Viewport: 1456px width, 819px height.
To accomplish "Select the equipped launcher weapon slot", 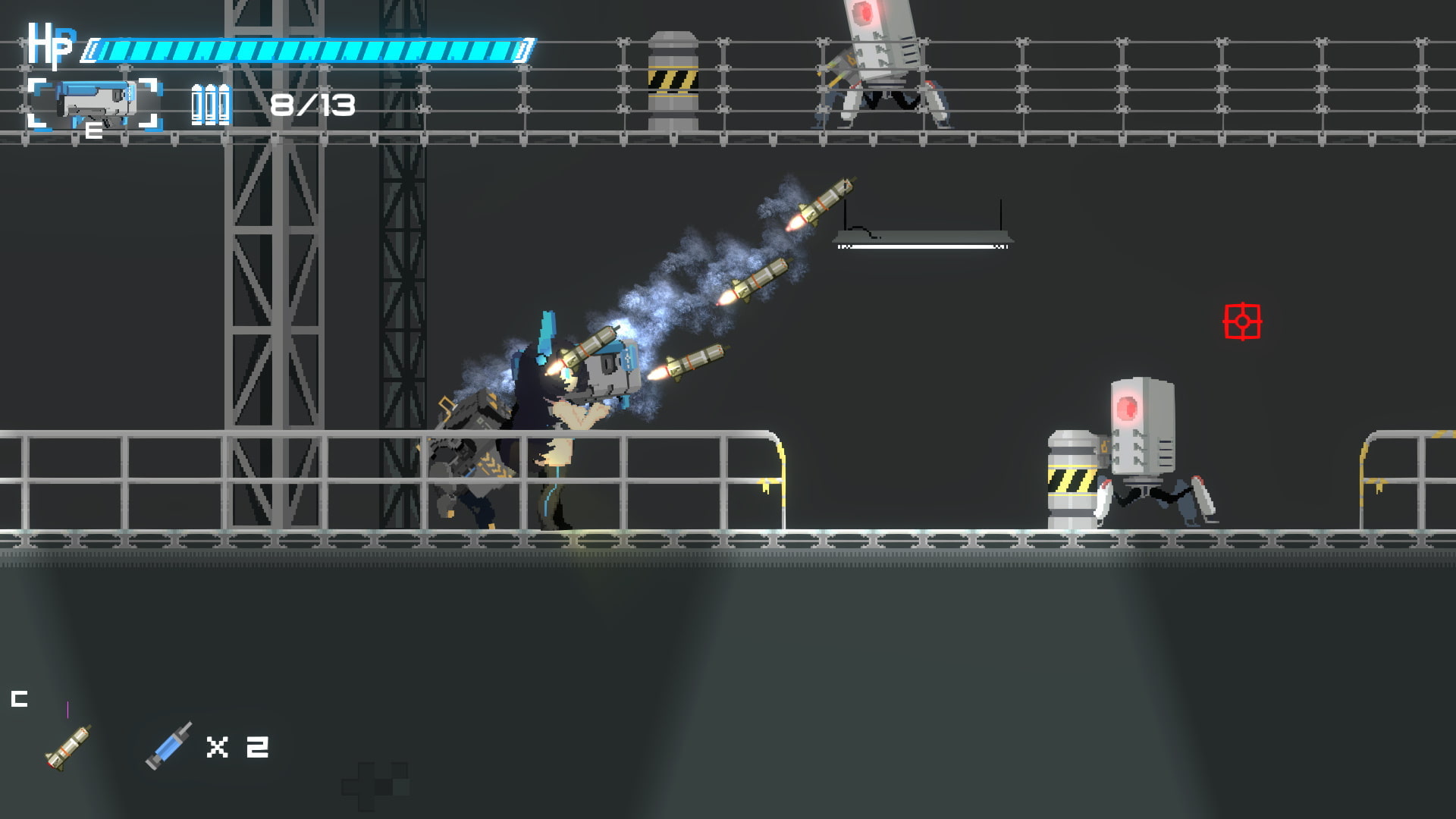I will click(x=96, y=105).
